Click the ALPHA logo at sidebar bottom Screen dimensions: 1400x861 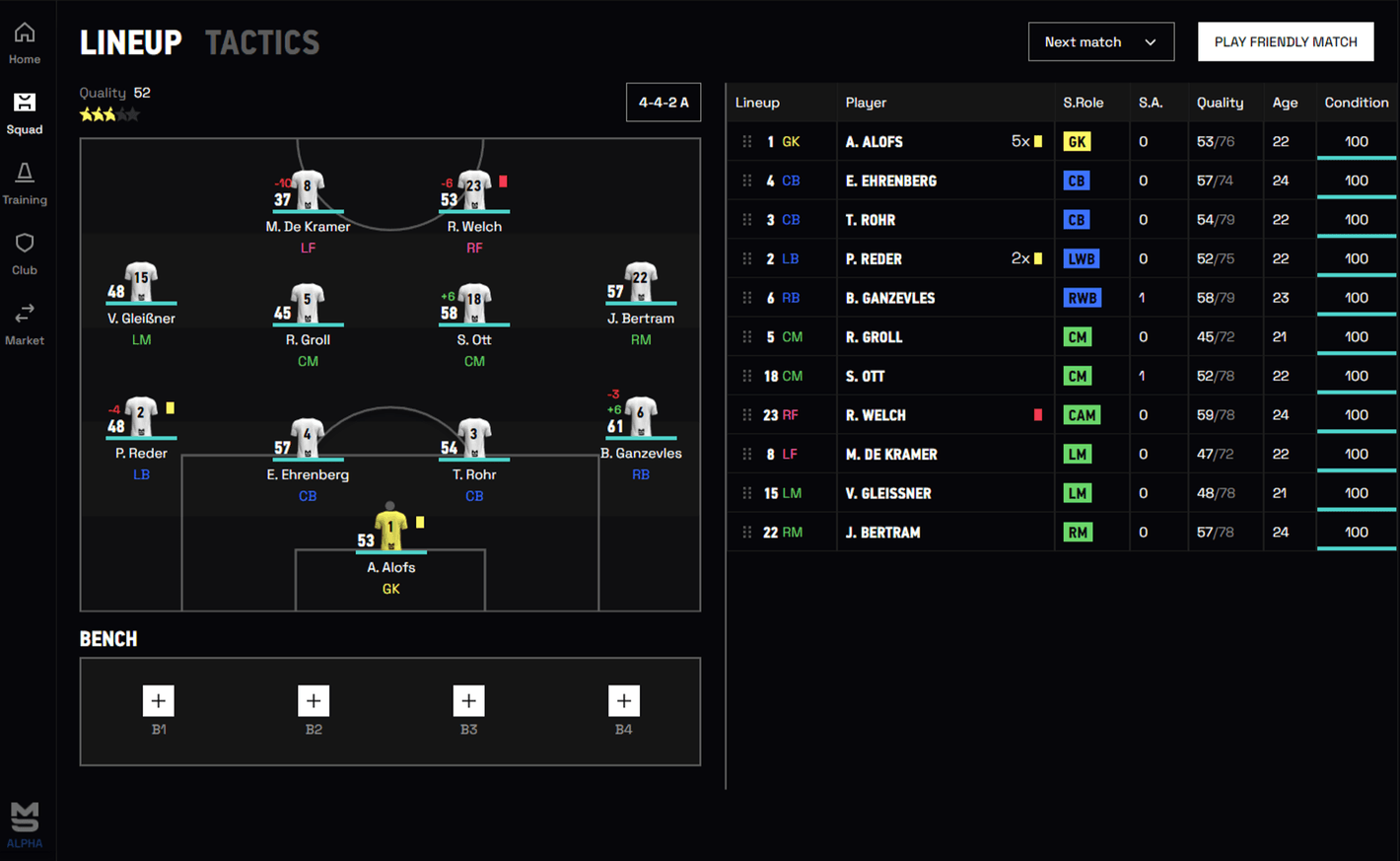(24, 822)
